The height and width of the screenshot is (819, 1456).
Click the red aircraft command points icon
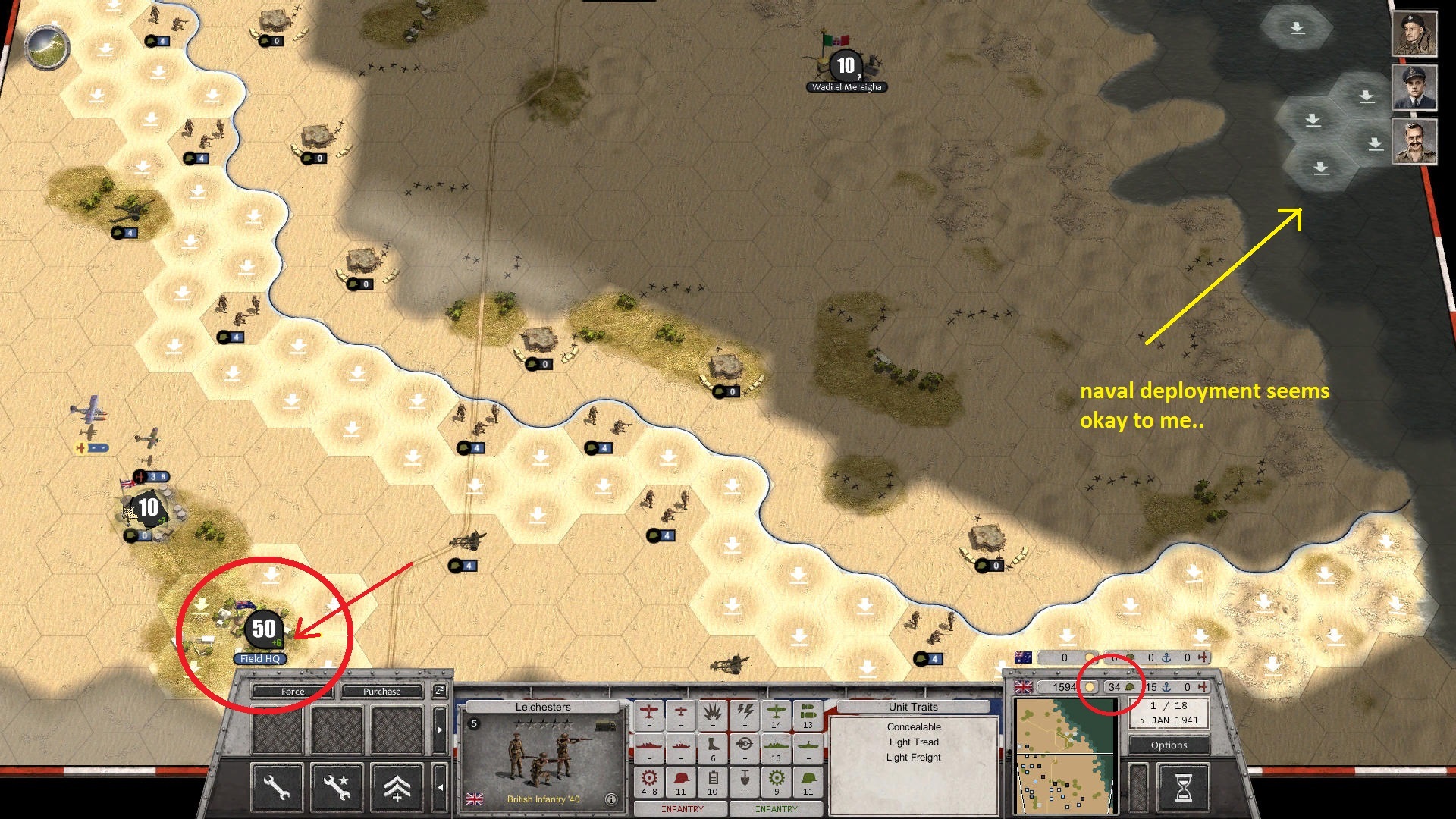(1203, 687)
